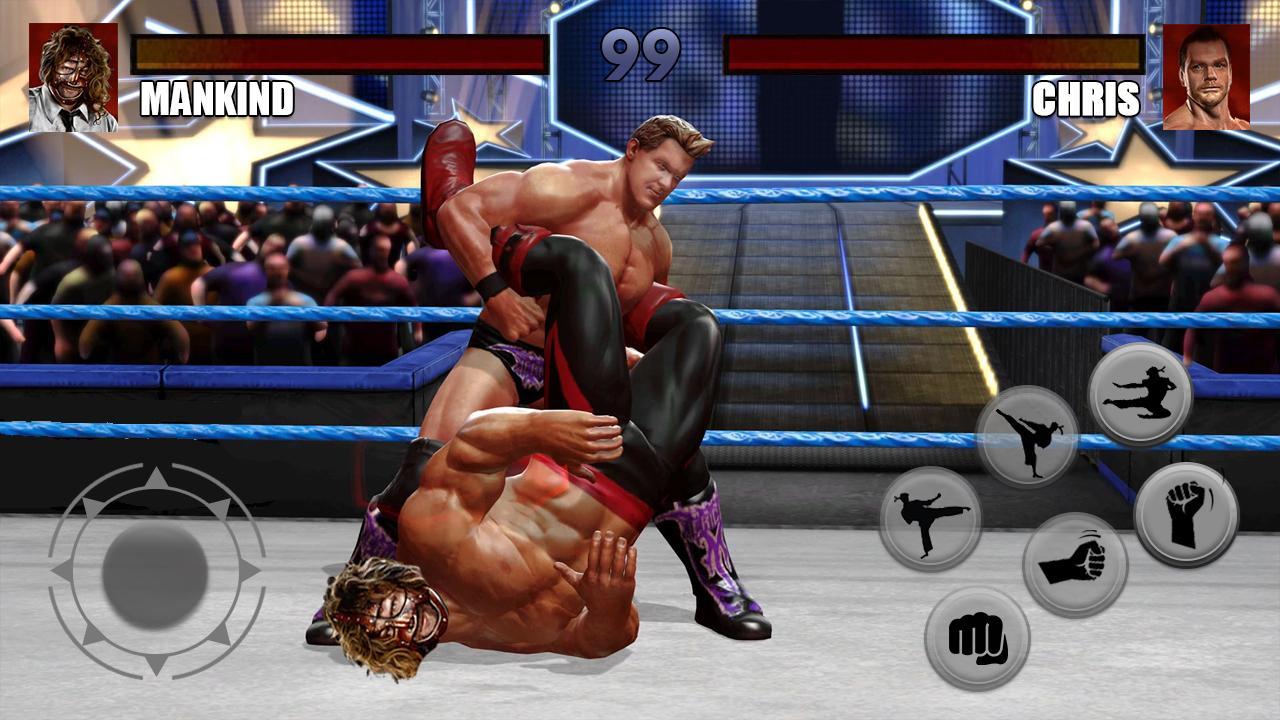Hit the raised fist power punch icon
Viewport: 1280px width, 720px height.
click(x=1185, y=508)
